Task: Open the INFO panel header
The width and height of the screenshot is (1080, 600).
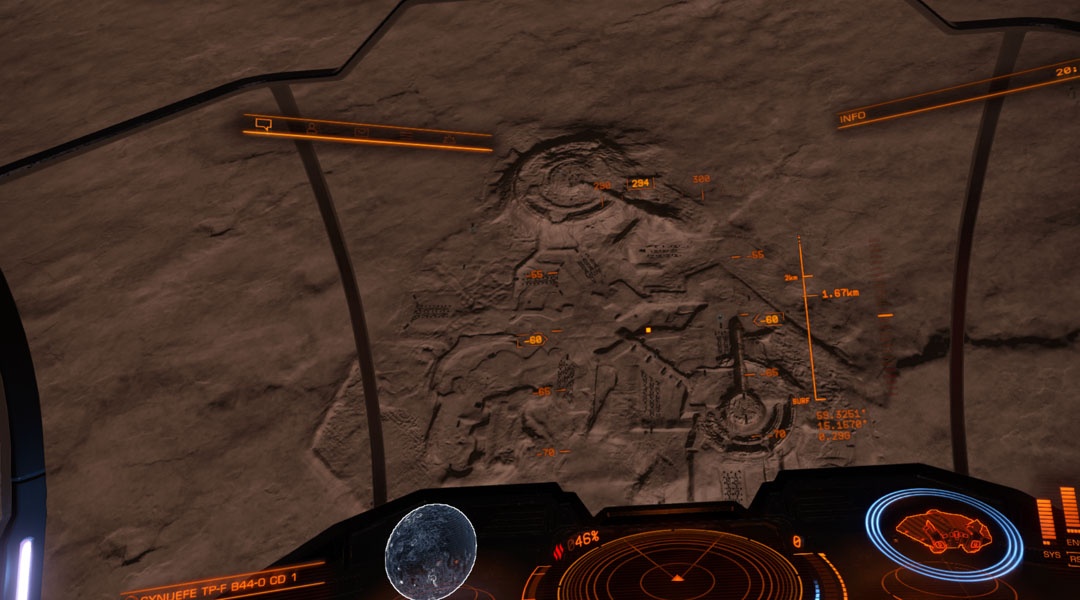Action: [x=853, y=118]
